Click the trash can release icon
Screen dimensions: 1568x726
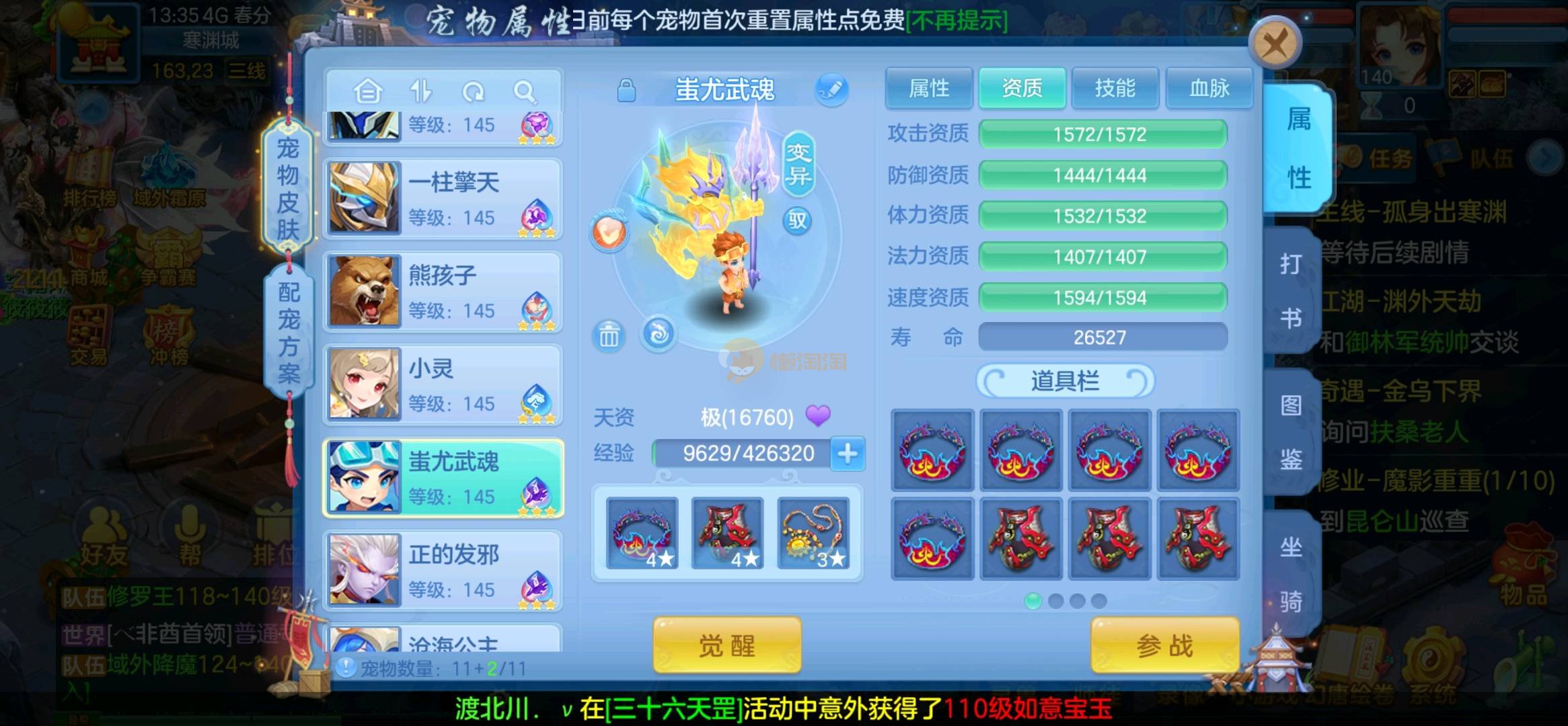[609, 335]
